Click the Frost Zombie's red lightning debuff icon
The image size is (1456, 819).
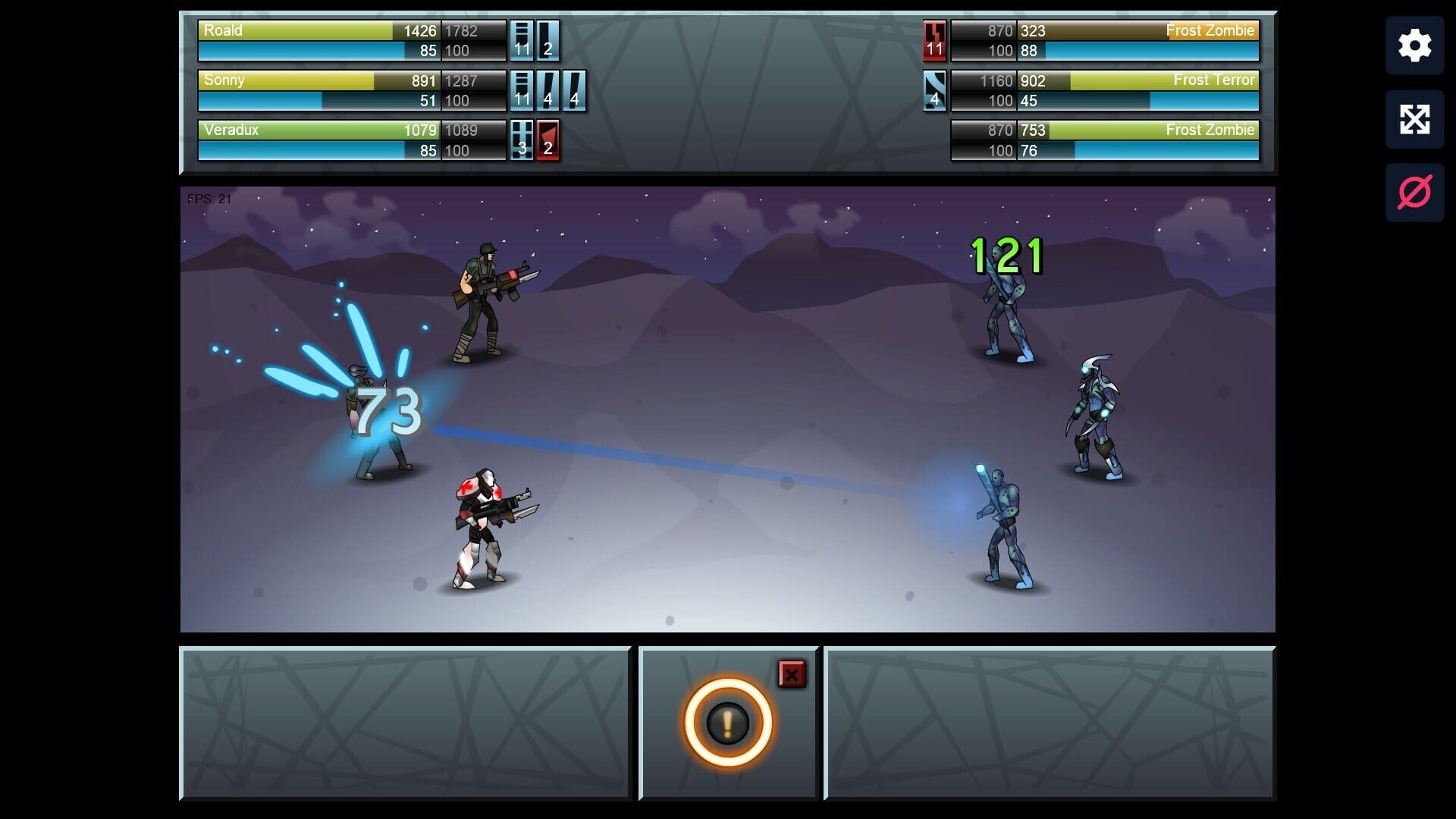[934, 41]
